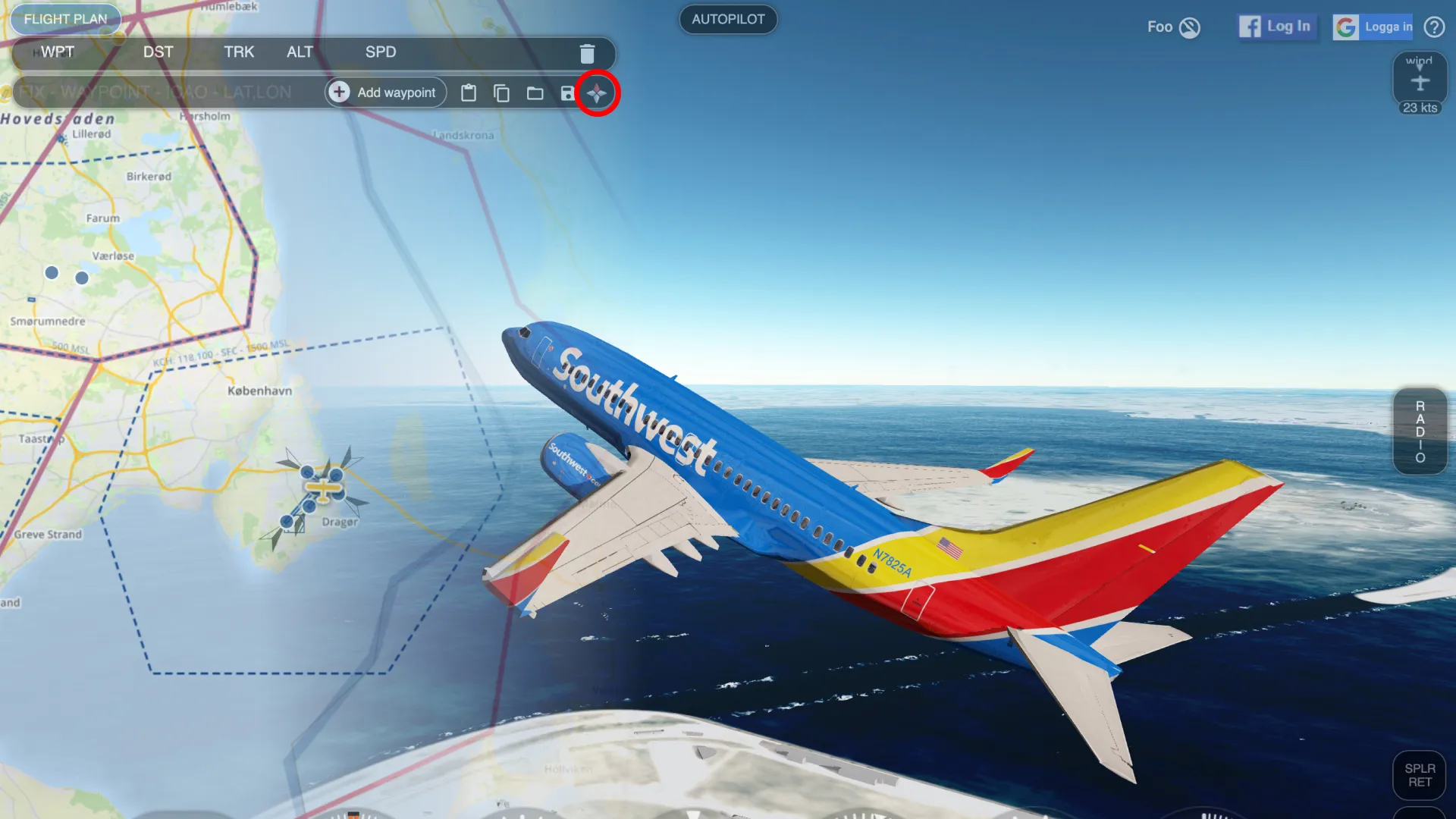Click the copy flight plan icon
The width and height of the screenshot is (1456, 819).
[x=501, y=93]
